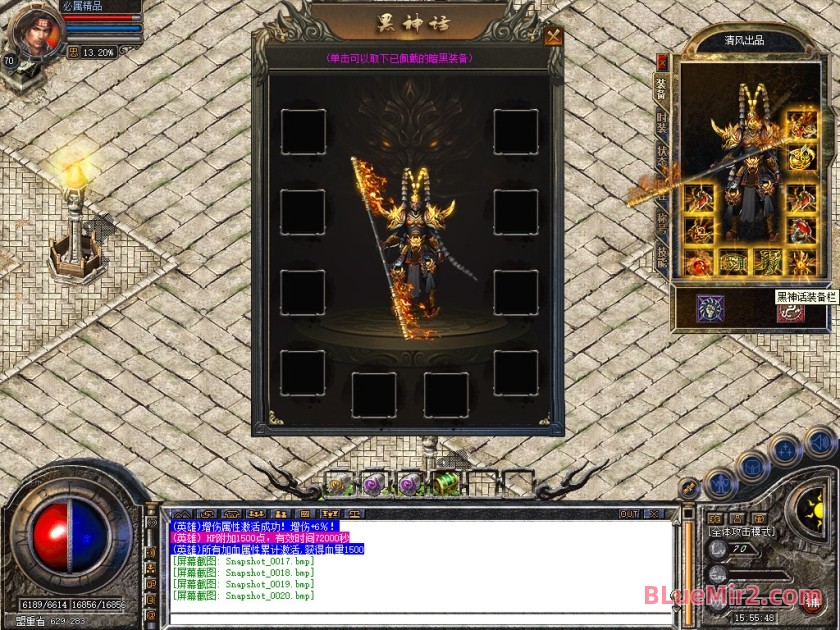840x630 pixels.
Task: Open the 黑神话 equipment slot button
Action: [791, 309]
